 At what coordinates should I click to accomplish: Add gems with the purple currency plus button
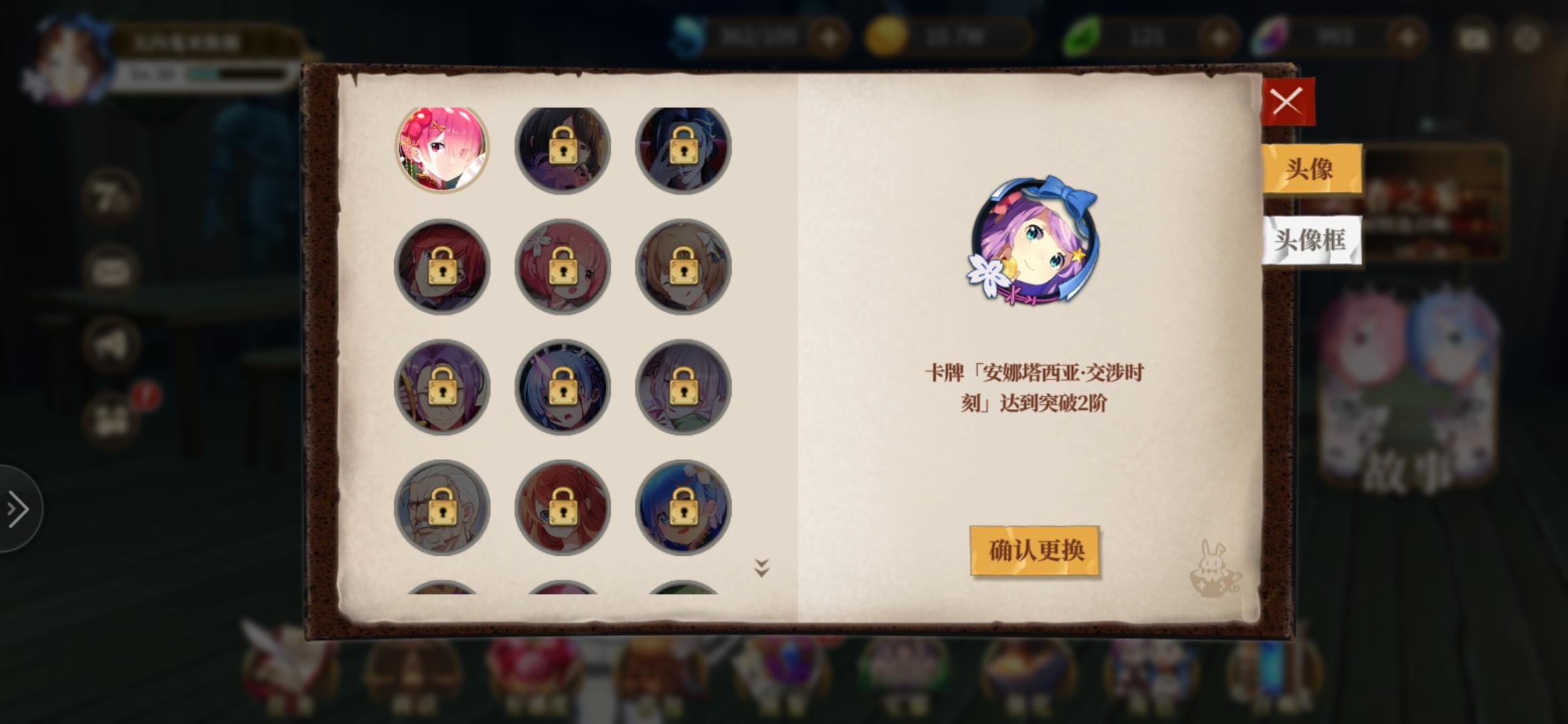1409,37
